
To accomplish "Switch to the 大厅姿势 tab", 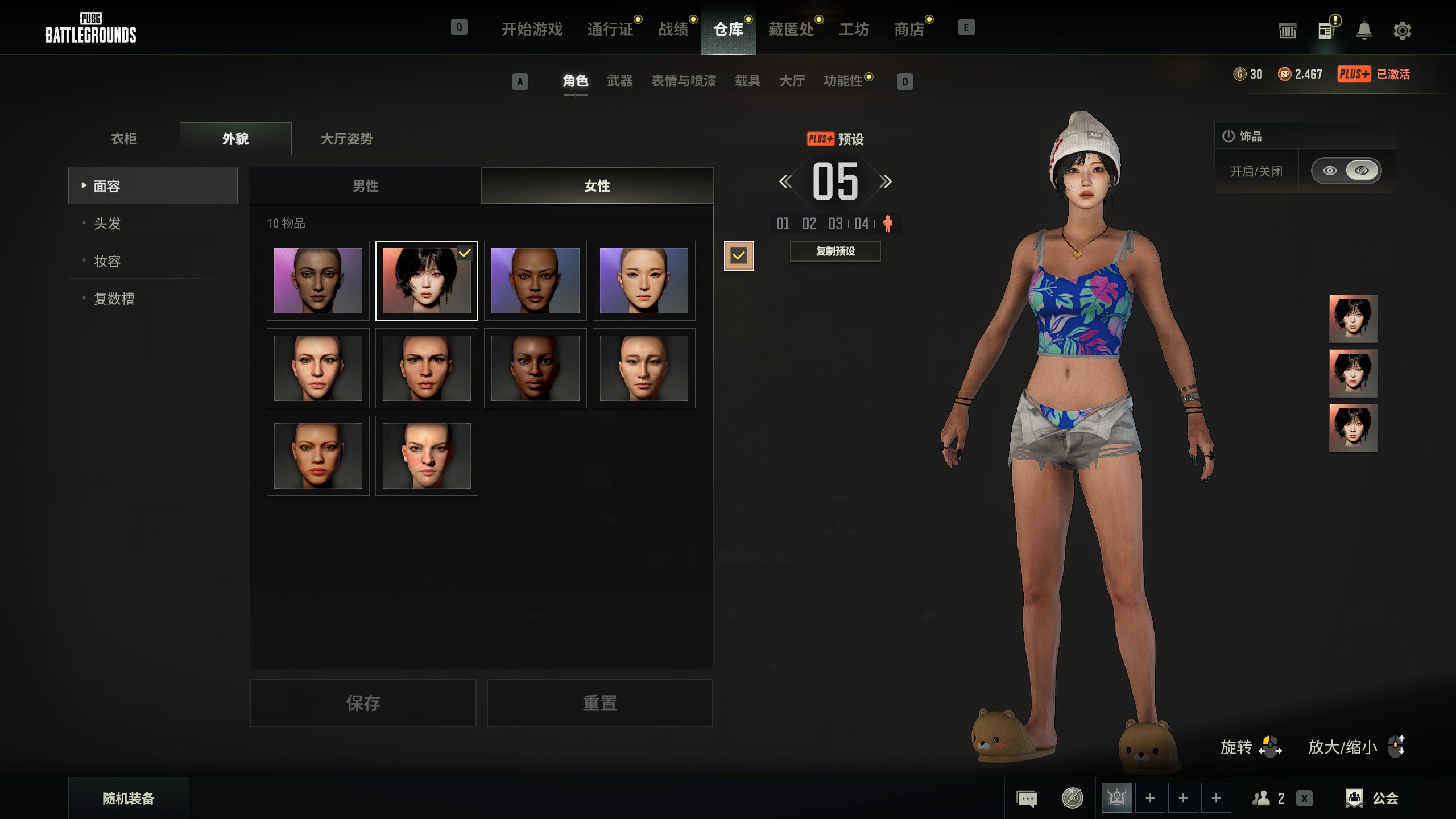I will coord(346,139).
